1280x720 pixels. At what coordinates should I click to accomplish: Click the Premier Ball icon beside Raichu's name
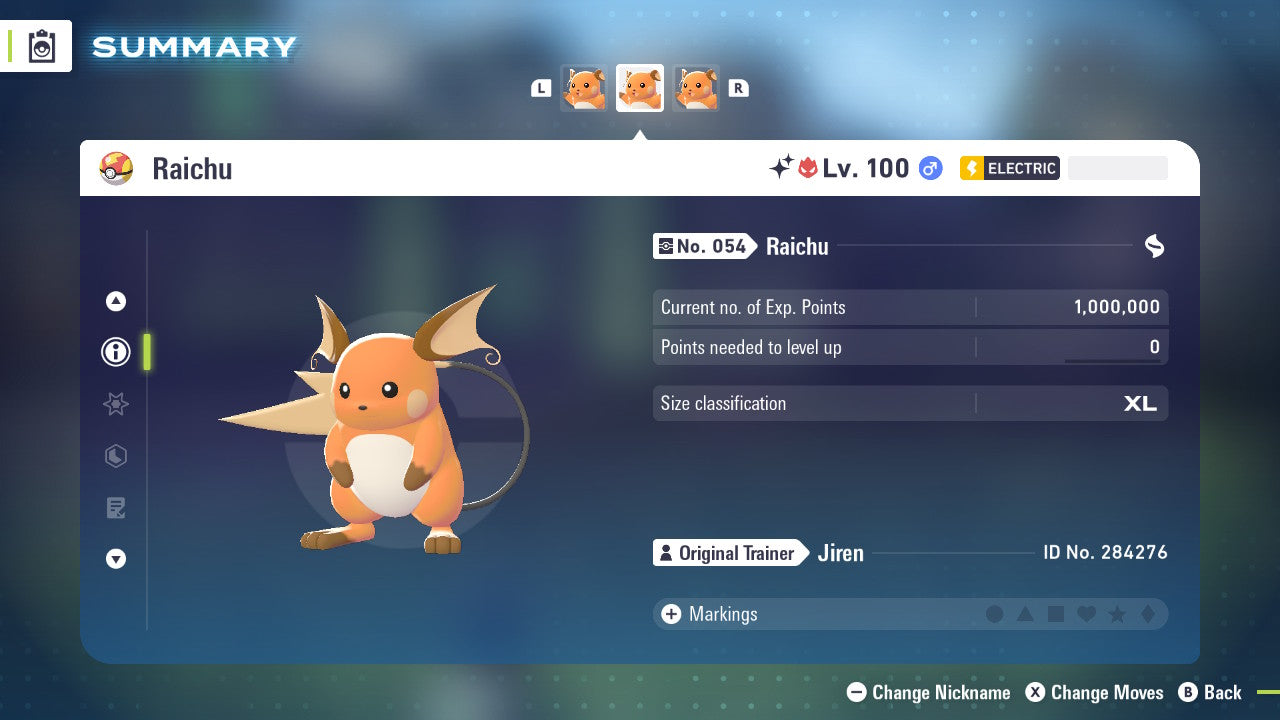pyautogui.click(x=117, y=168)
